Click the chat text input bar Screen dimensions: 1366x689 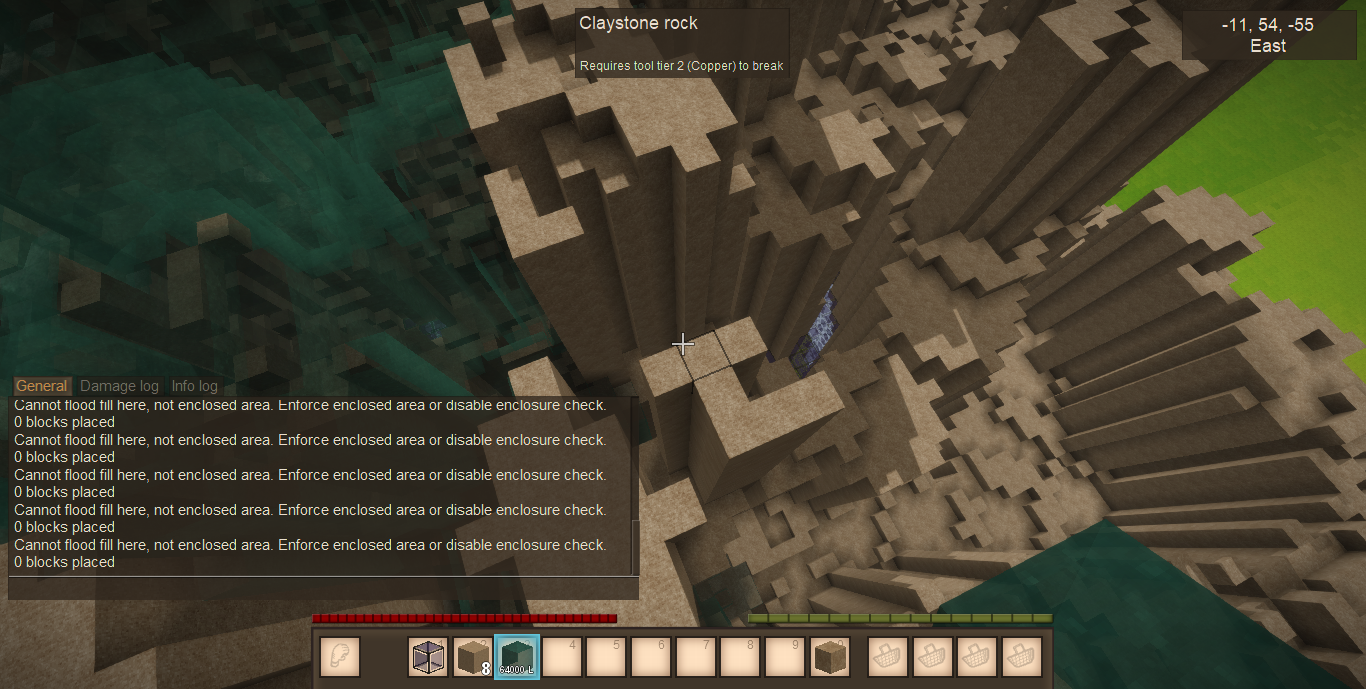[x=322, y=588]
